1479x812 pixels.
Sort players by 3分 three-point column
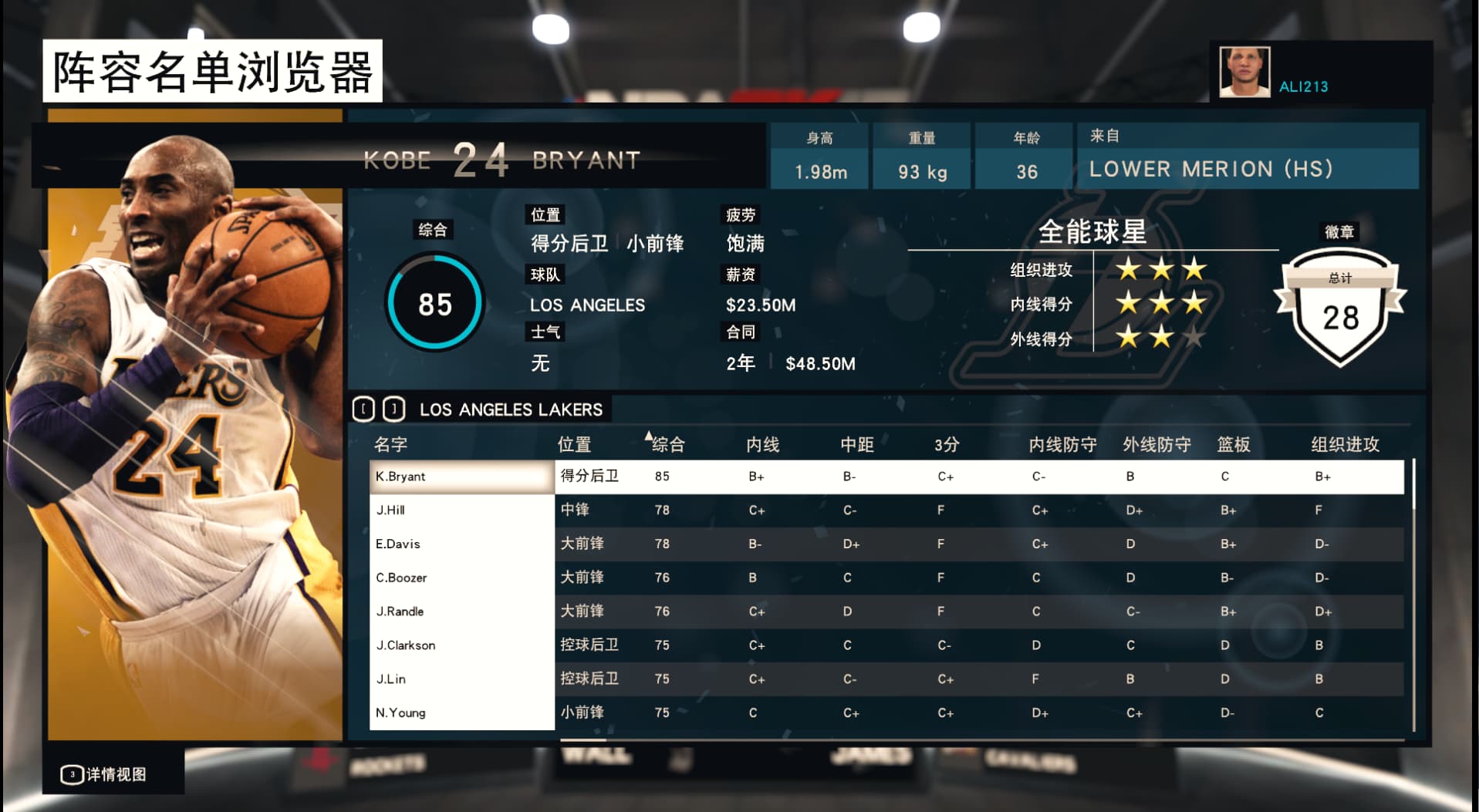[947, 445]
